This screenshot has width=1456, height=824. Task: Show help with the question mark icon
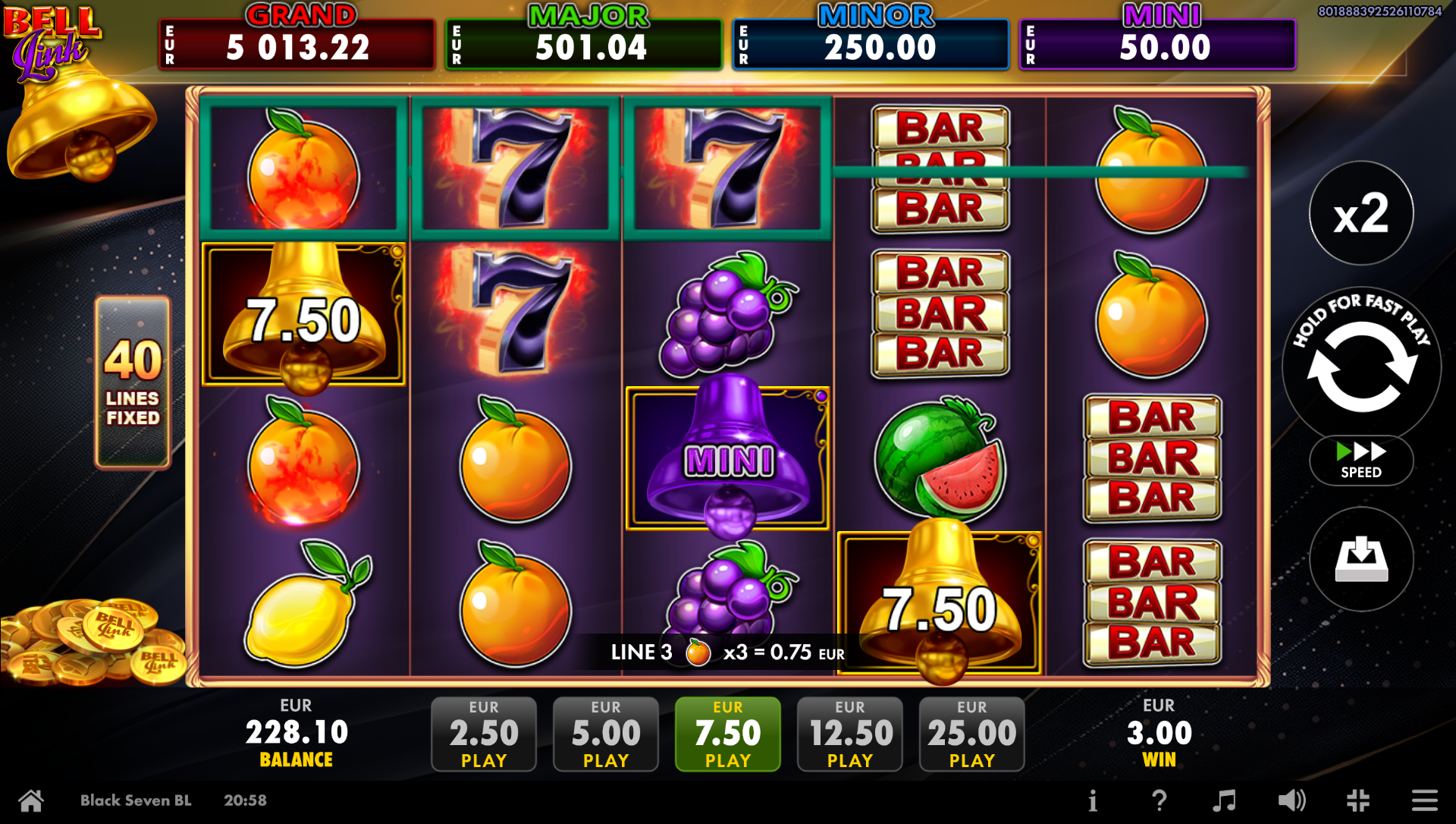1159,800
